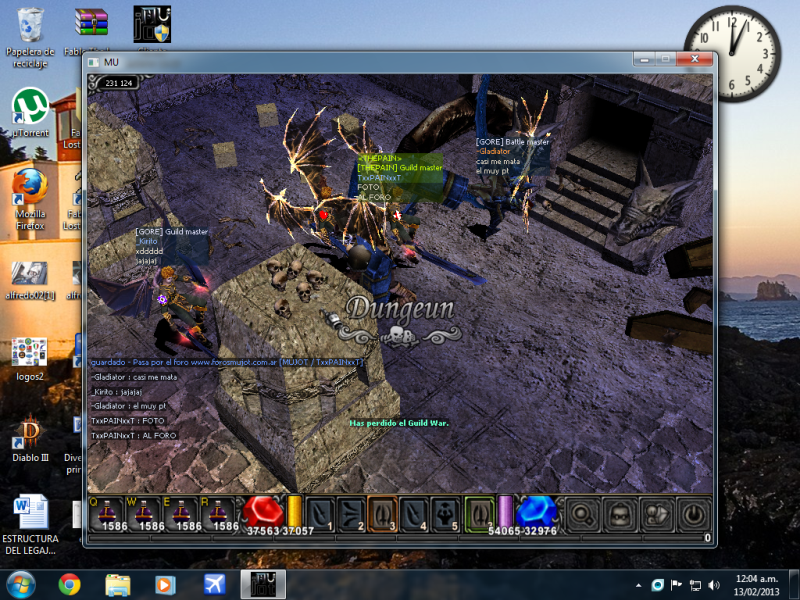Select skill slot number 1
The height and width of the screenshot is (600, 800).
click(x=320, y=513)
